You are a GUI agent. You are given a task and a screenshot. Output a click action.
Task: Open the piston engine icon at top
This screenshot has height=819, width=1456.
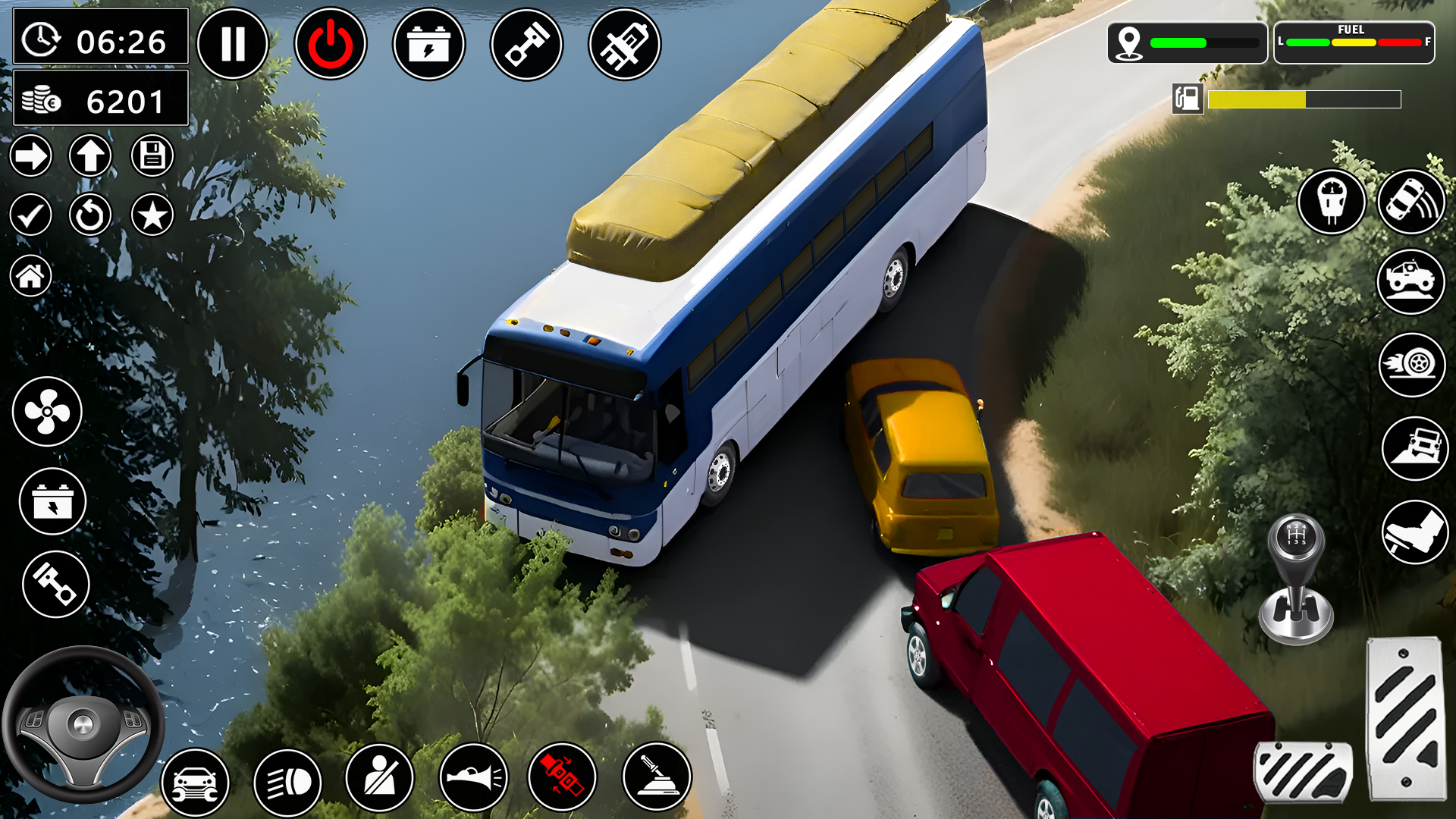point(529,43)
